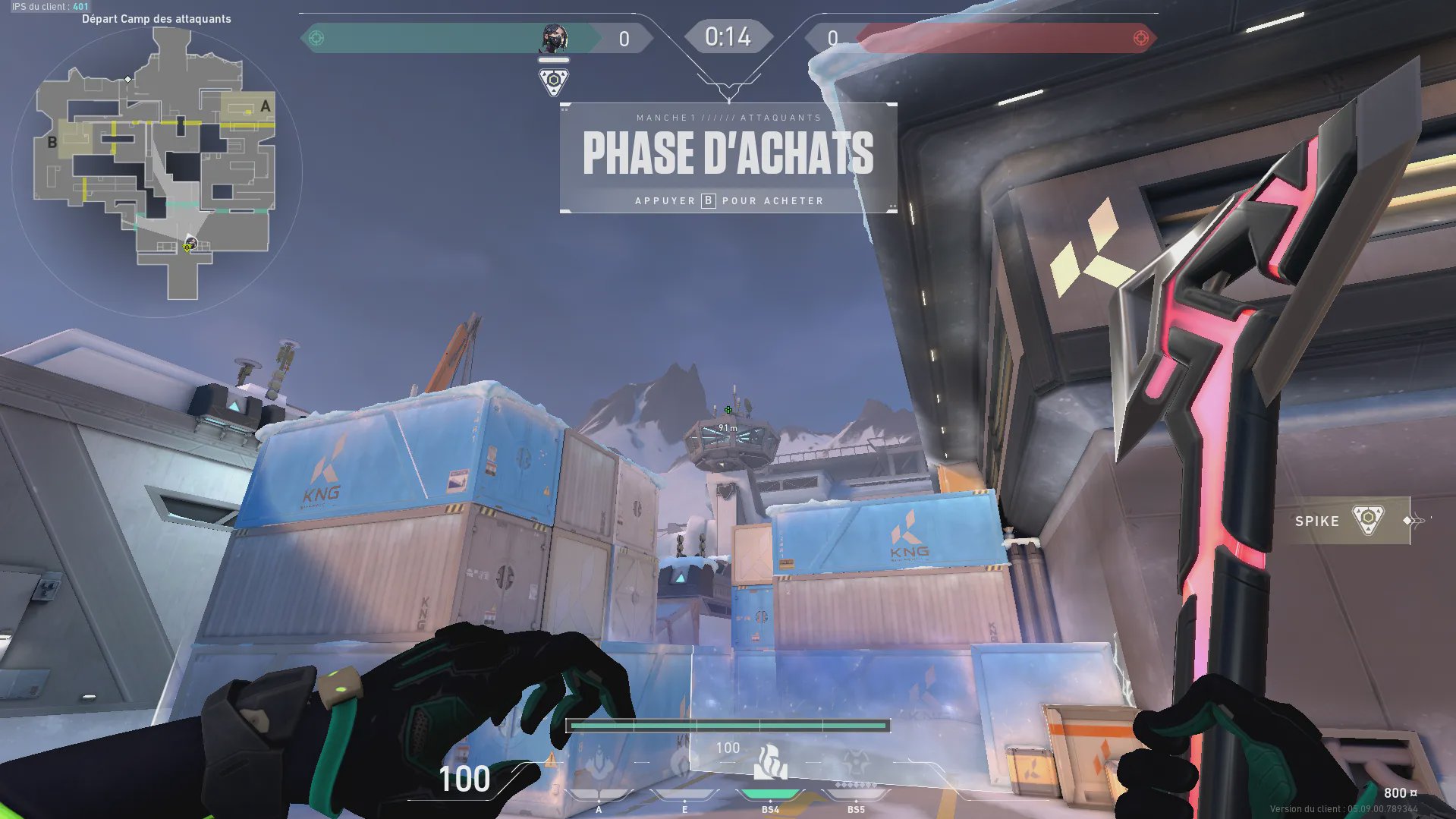
Task: Click the red defenders team emblem
Action: pos(1140,38)
